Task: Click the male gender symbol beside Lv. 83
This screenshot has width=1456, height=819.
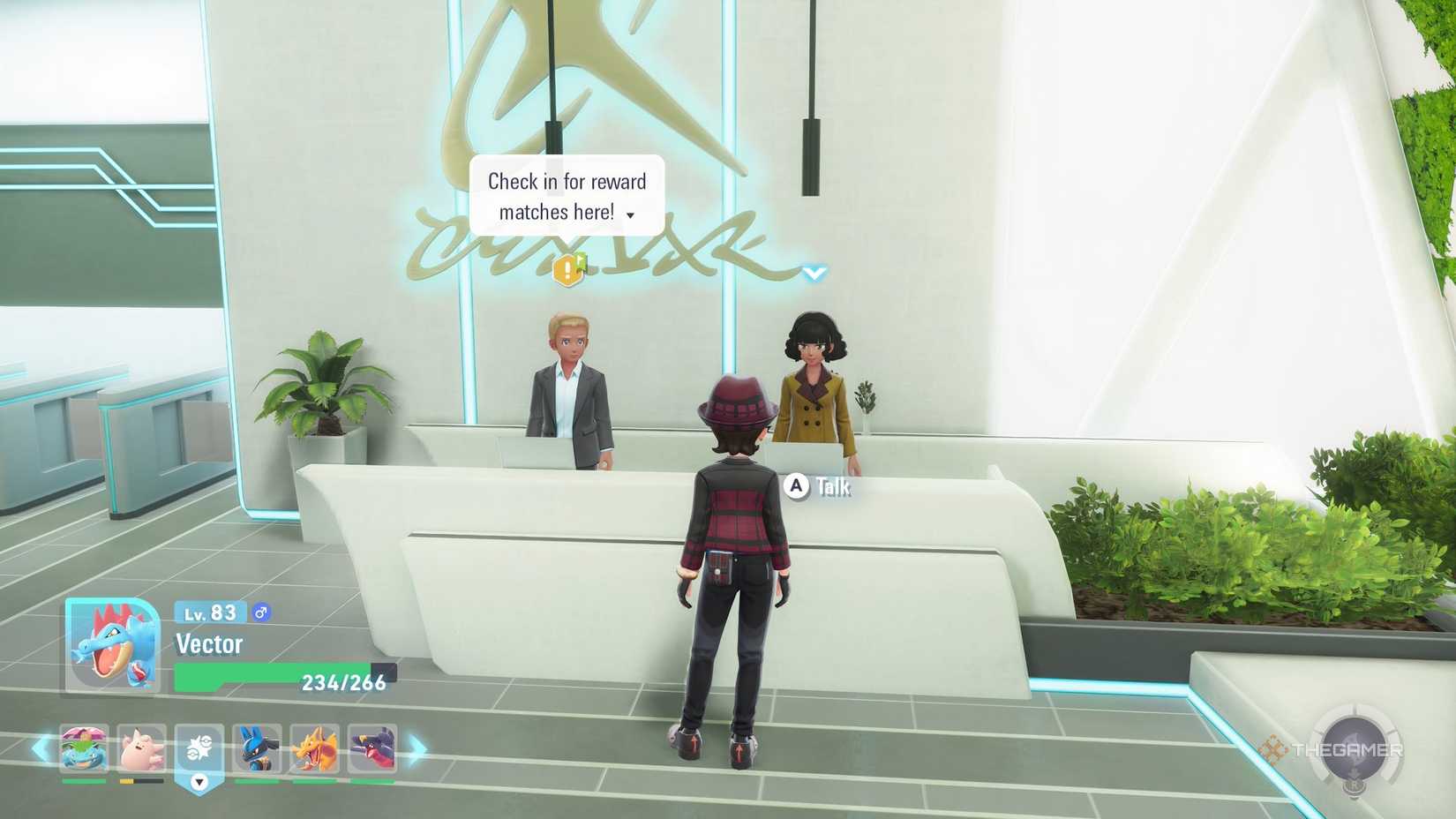Action: [260, 612]
